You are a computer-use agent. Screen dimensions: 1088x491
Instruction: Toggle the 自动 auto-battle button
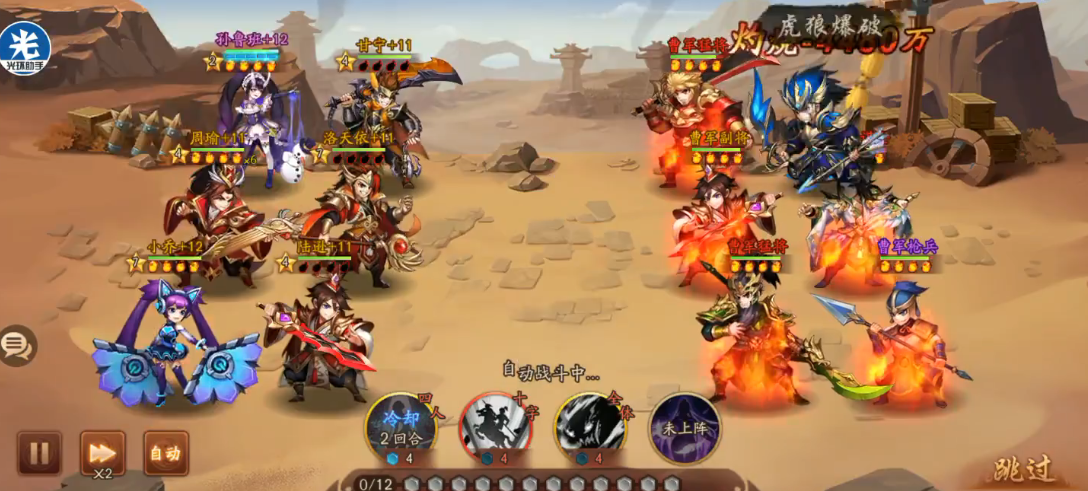click(x=165, y=453)
